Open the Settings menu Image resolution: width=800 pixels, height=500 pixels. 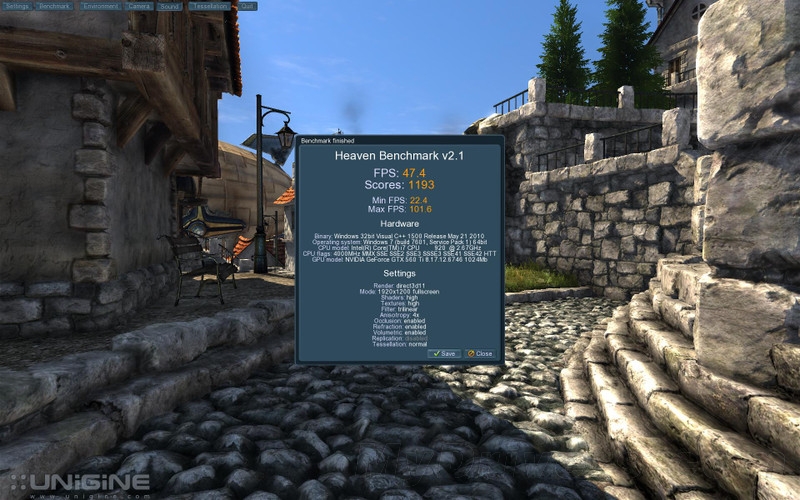[17, 6]
